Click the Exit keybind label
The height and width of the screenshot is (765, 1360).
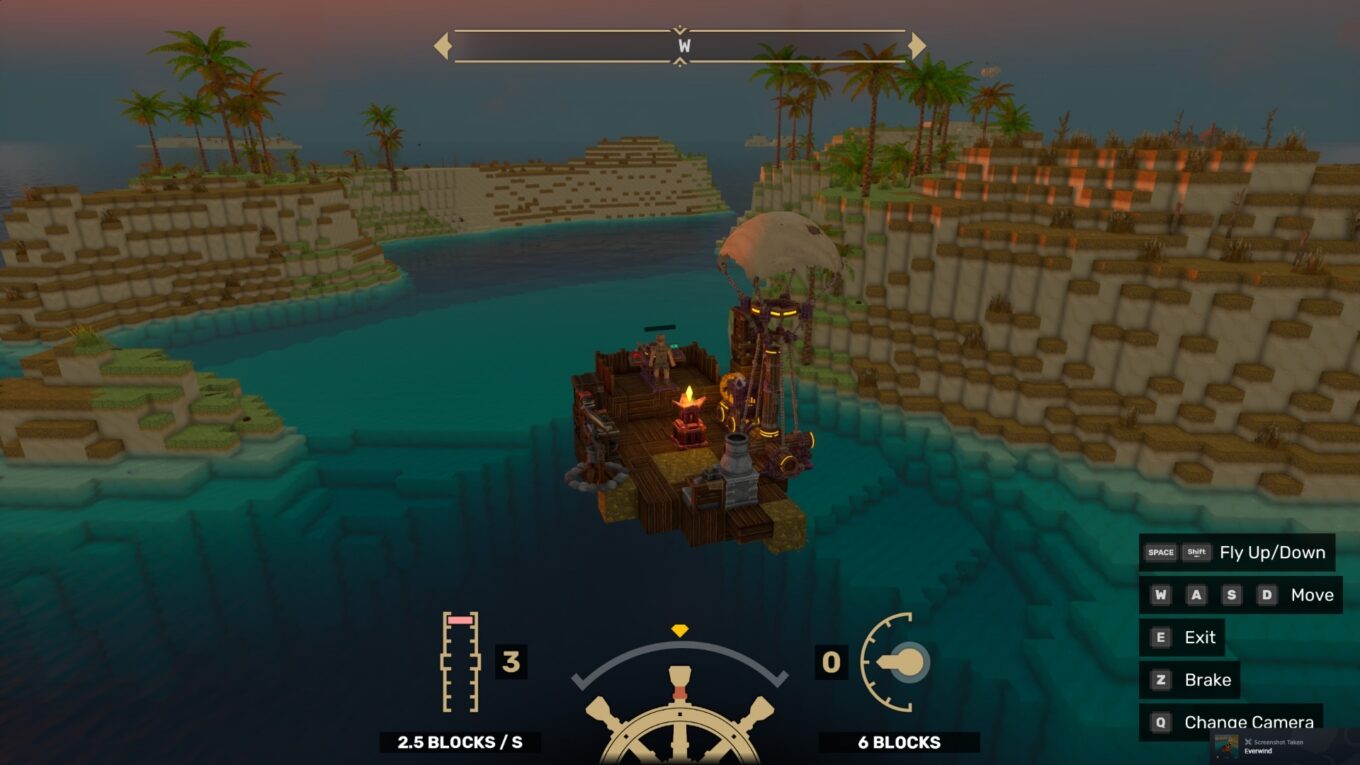pos(1199,637)
